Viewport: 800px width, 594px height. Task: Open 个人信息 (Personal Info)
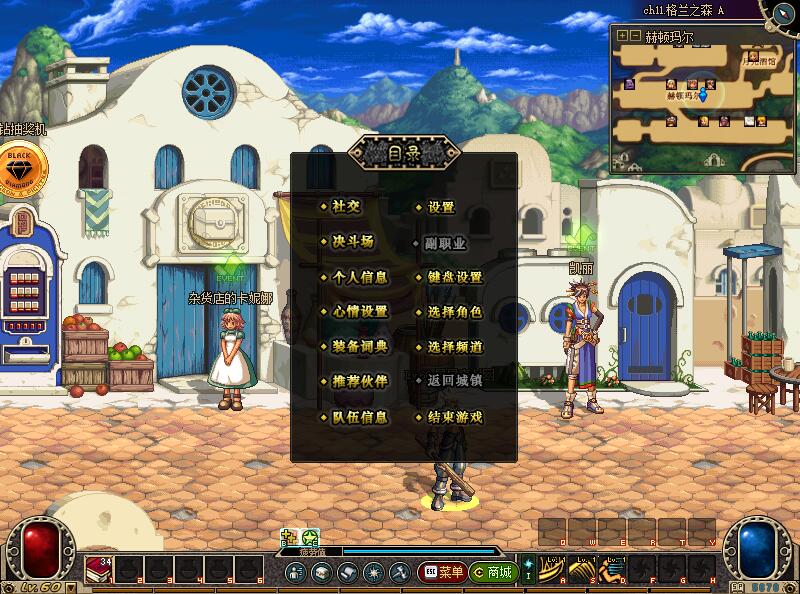point(359,277)
